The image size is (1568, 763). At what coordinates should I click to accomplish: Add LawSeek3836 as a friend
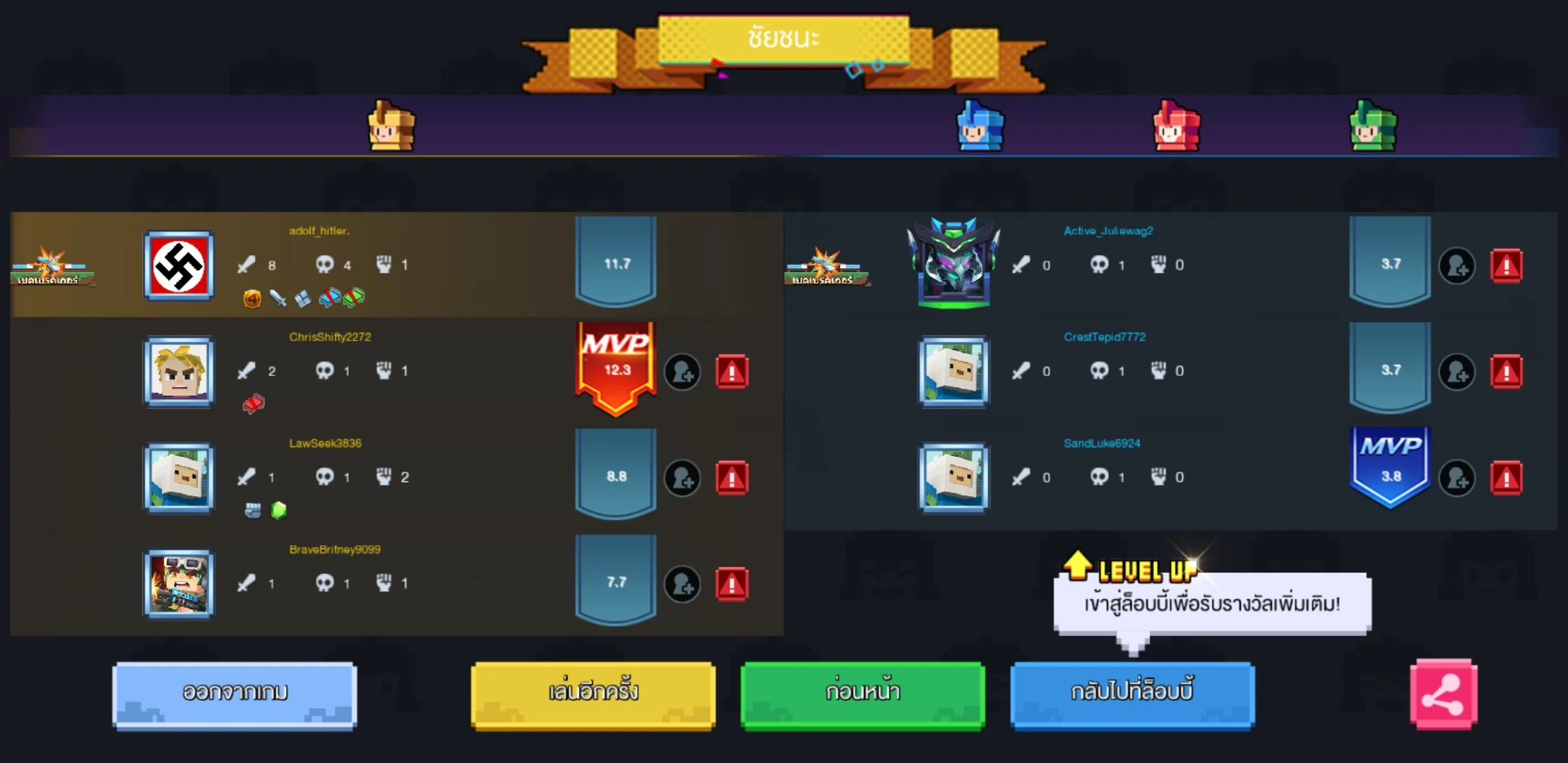point(682,477)
